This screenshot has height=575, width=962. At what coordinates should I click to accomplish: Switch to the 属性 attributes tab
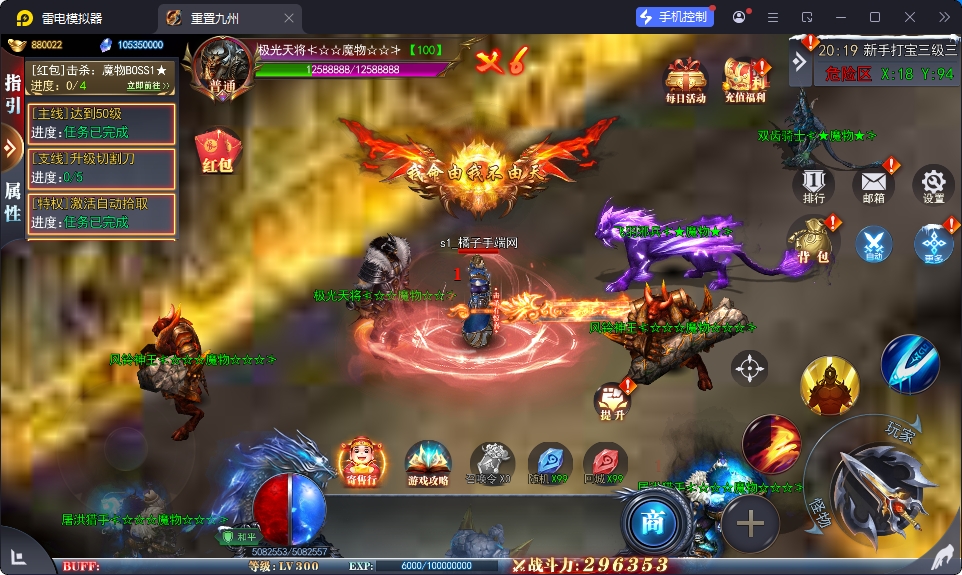point(13,203)
